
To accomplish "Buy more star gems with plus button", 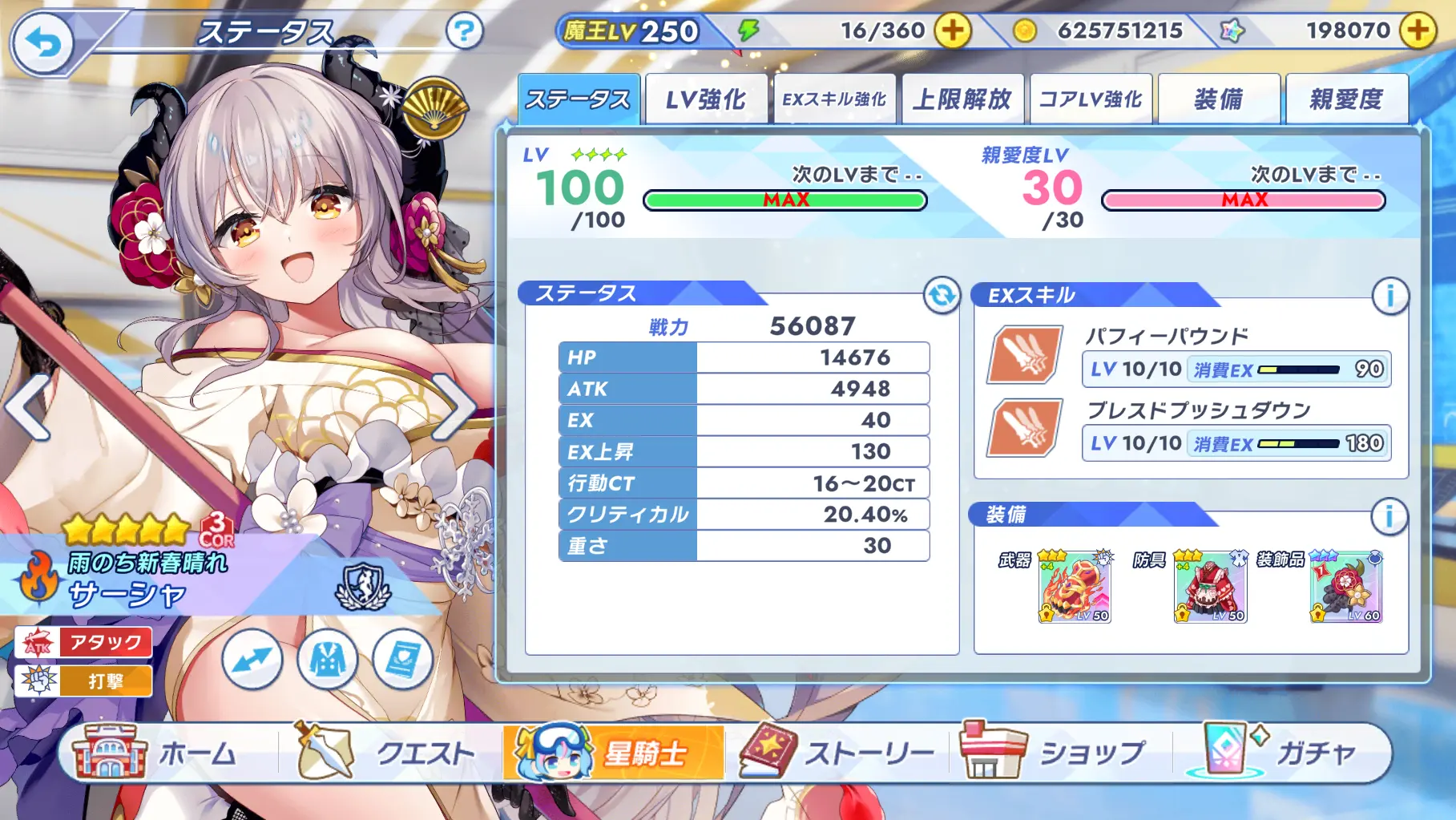I will 1418,31.
